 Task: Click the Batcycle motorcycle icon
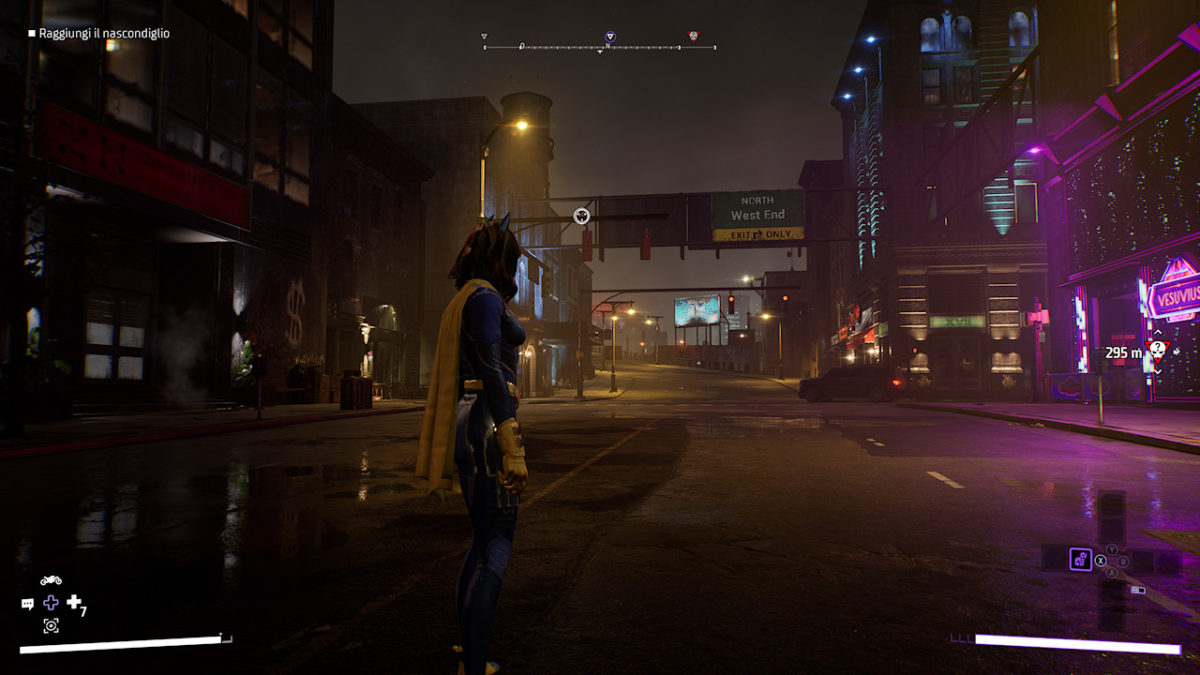[x=51, y=579]
